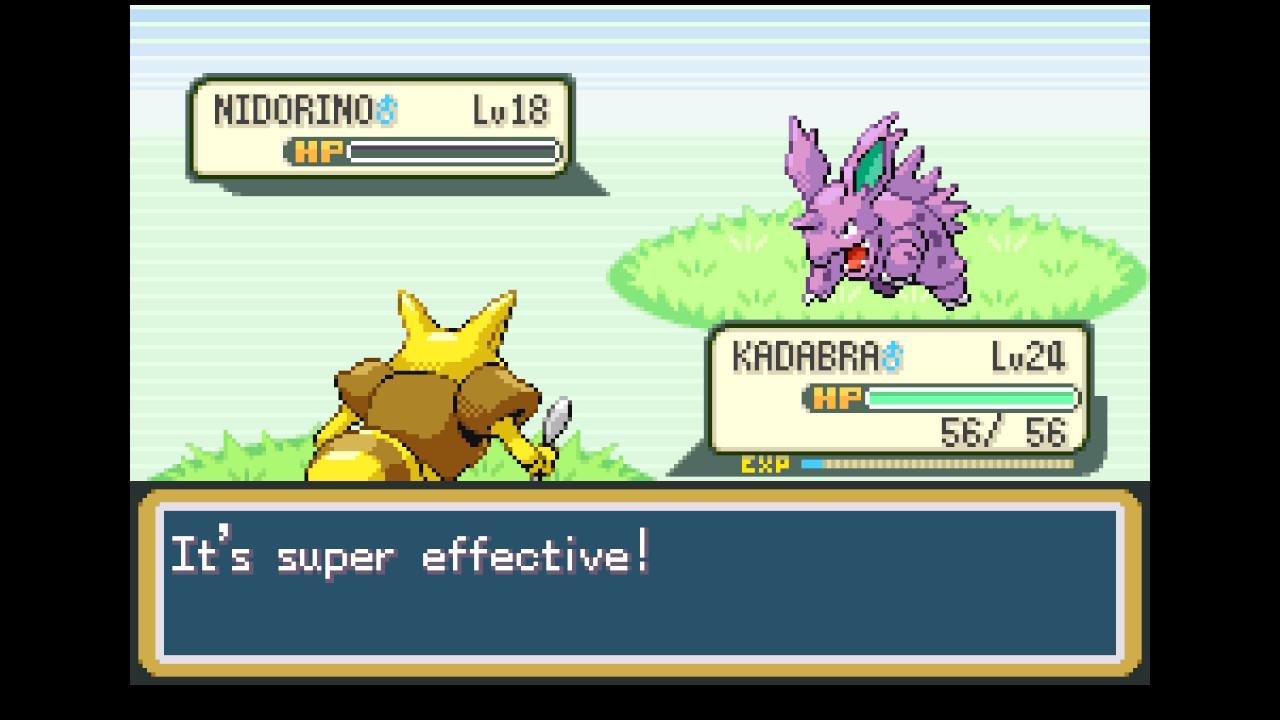This screenshot has width=1280, height=720.
Task: Click Kadabra's green HP fill bar
Action: tap(970, 399)
